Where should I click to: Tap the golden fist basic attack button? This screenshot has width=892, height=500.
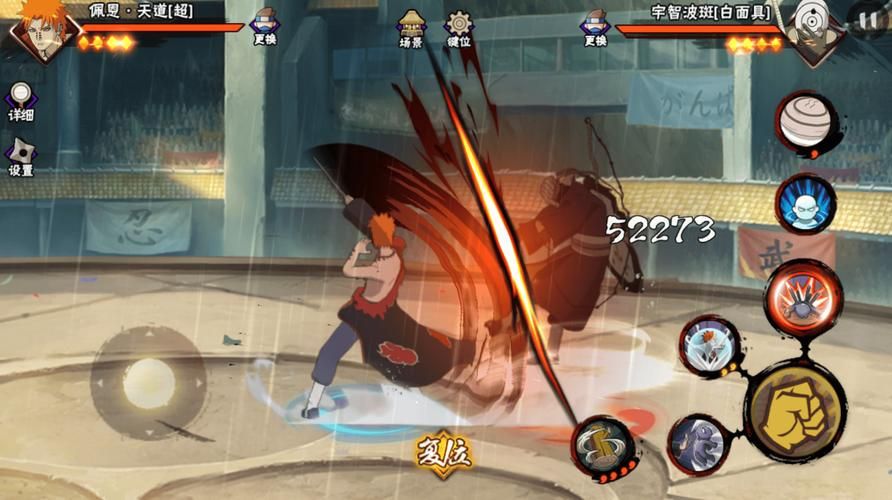click(x=795, y=409)
